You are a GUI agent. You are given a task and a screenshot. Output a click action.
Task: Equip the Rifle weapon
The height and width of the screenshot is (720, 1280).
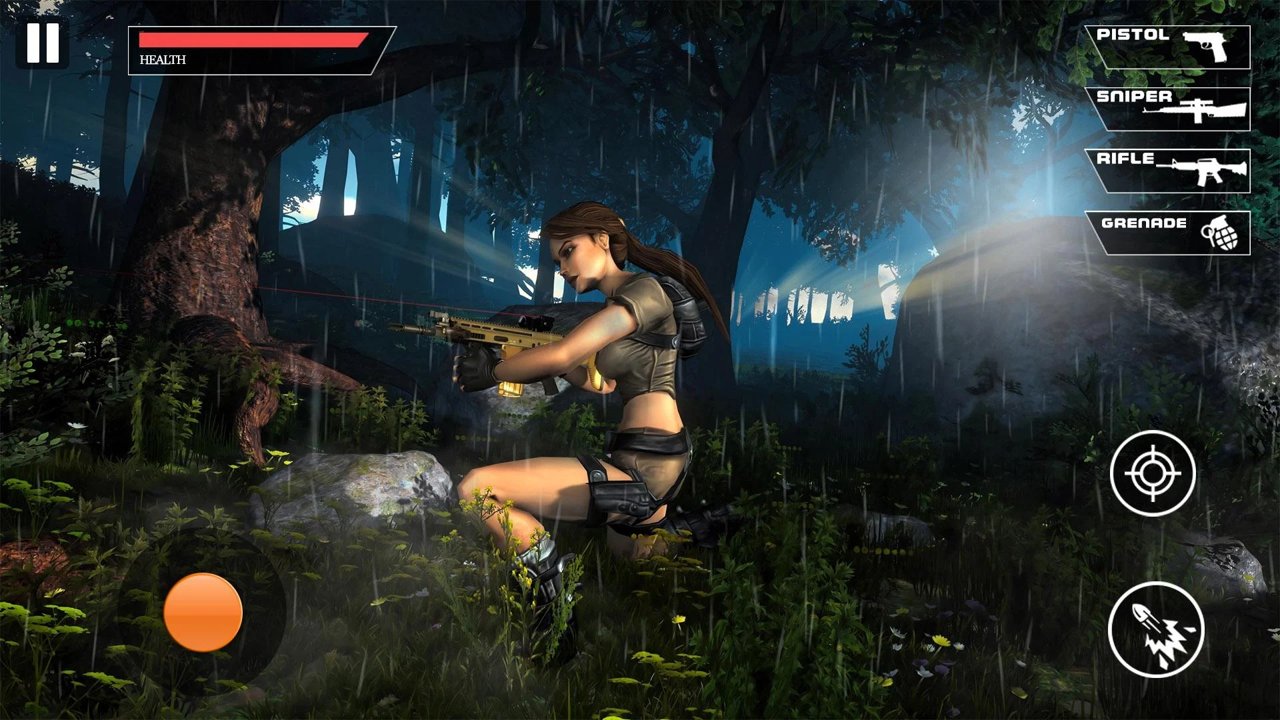(1168, 170)
